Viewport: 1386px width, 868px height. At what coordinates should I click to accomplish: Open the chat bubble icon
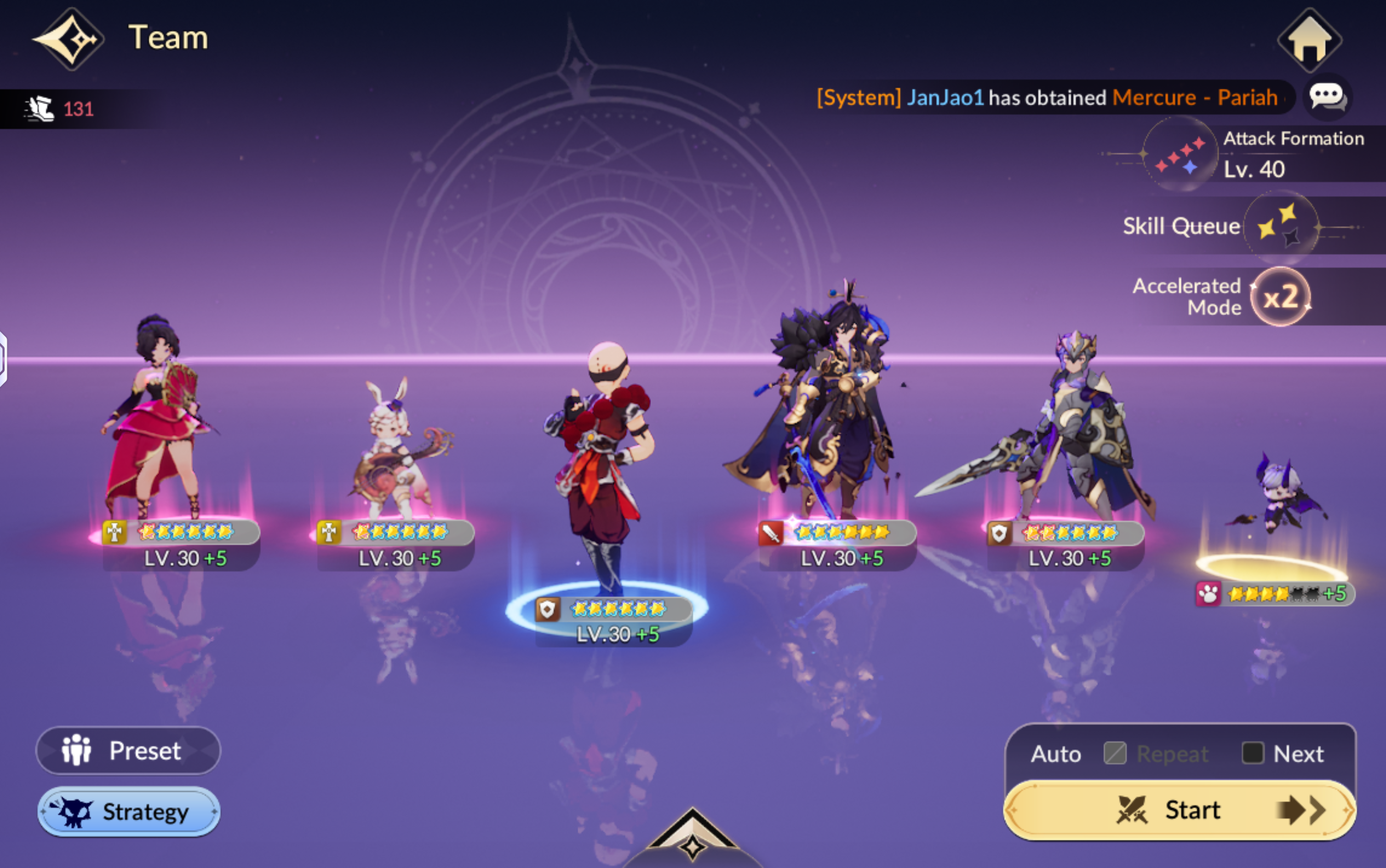click(x=1327, y=97)
